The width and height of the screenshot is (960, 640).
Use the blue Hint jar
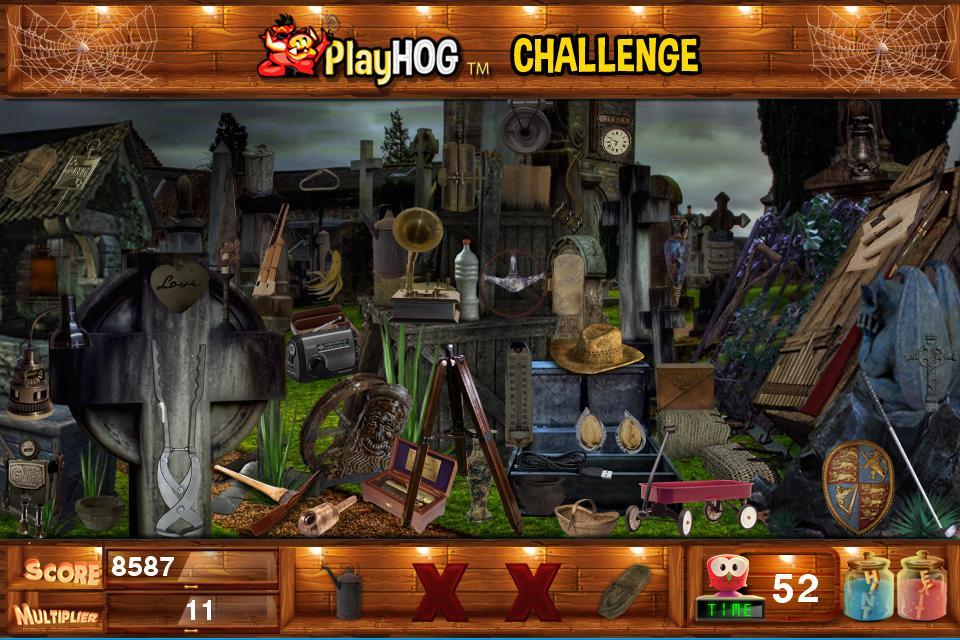[867, 587]
